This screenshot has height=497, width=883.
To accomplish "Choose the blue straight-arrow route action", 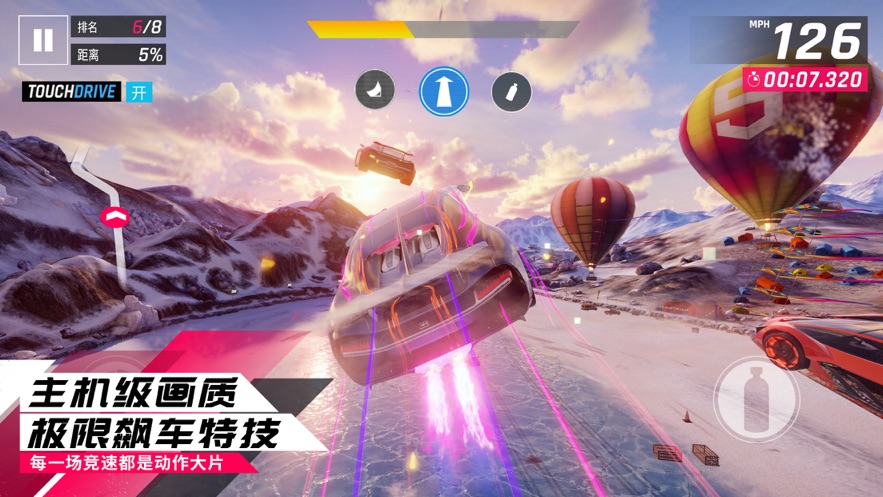I will pyautogui.click(x=444, y=91).
